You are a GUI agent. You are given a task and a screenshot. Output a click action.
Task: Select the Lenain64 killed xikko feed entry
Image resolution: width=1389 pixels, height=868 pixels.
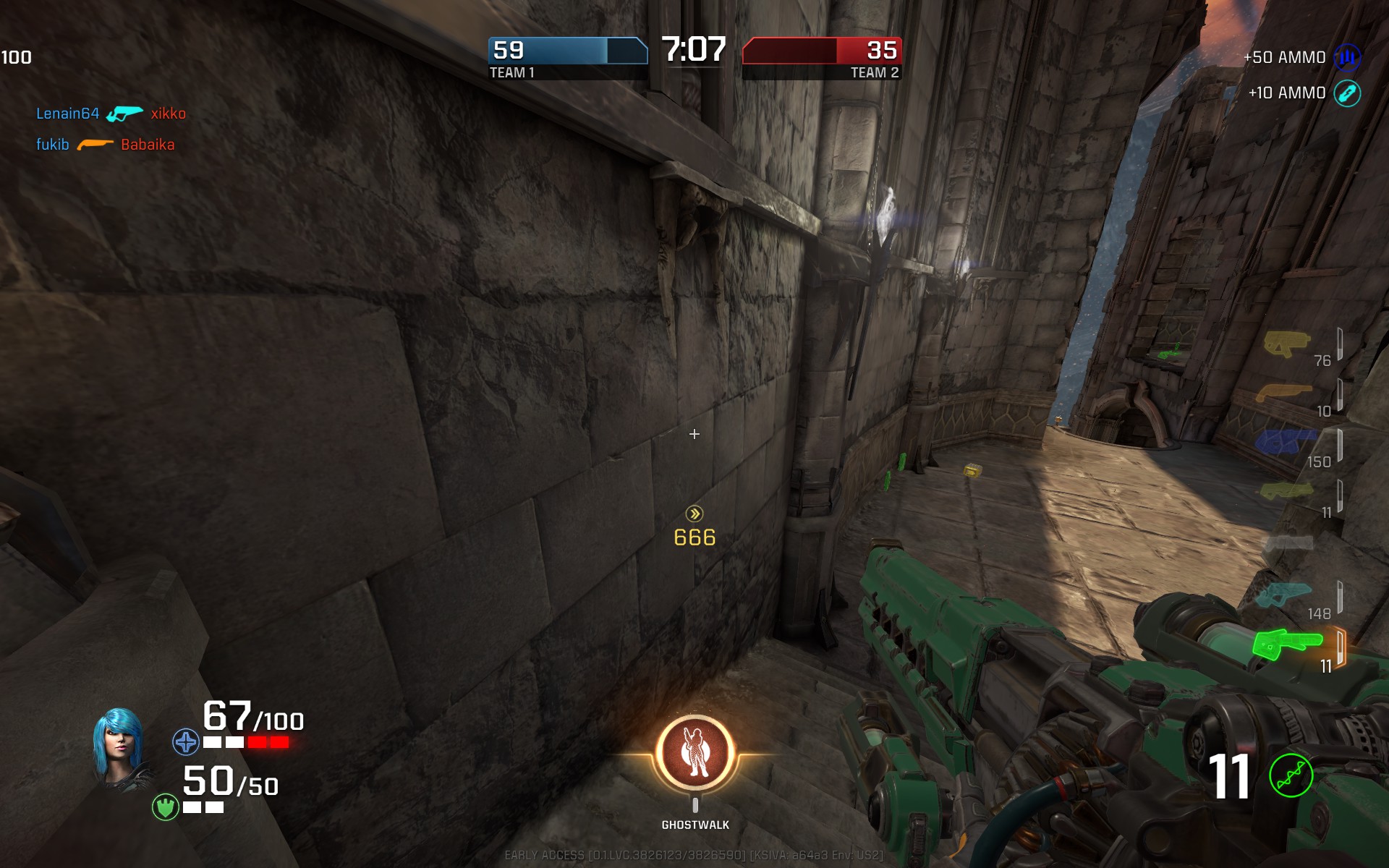point(111,114)
